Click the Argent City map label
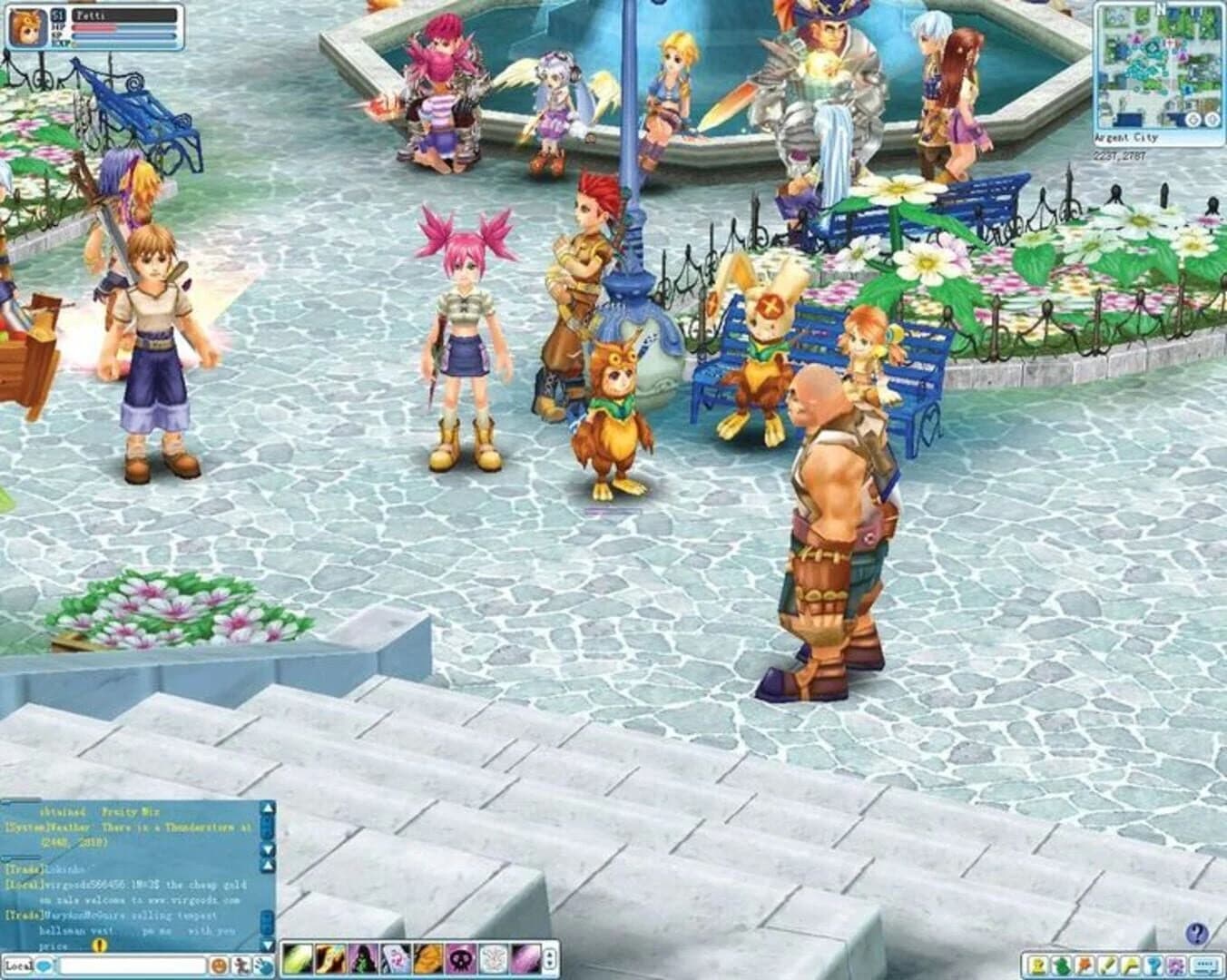 click(x=1125, y=136)
